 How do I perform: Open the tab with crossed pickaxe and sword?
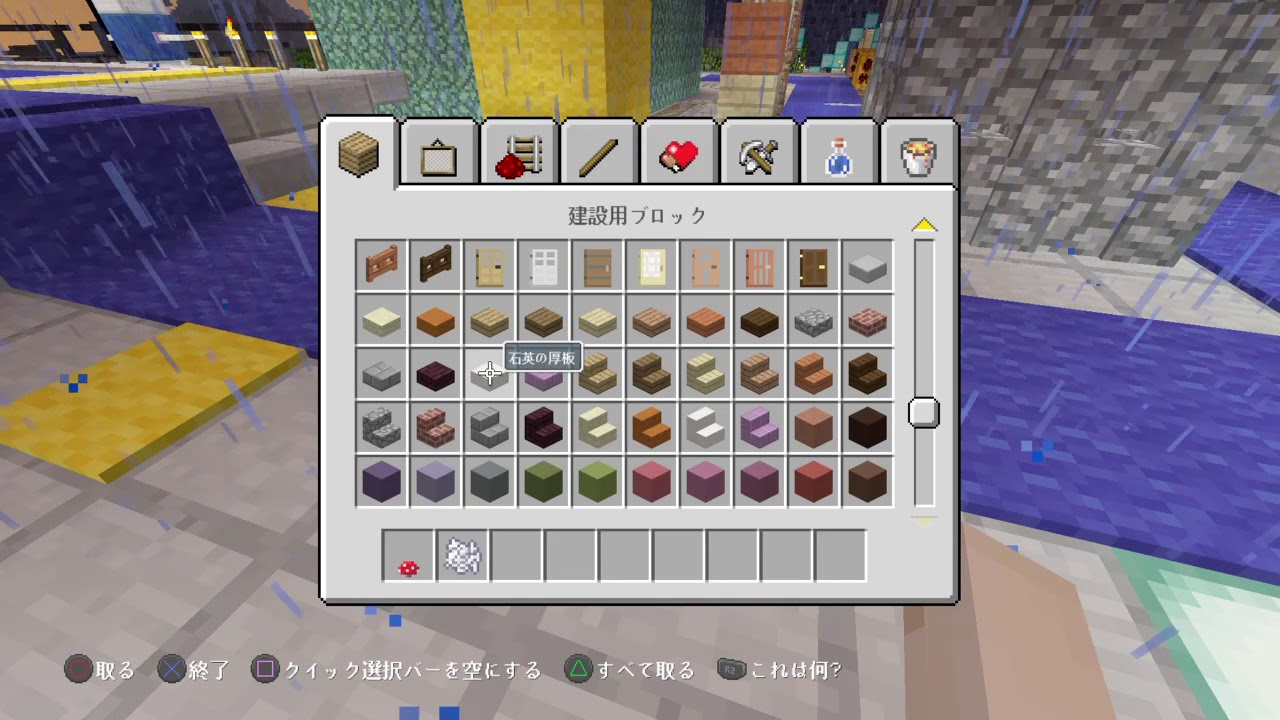(x=758, y=152)
